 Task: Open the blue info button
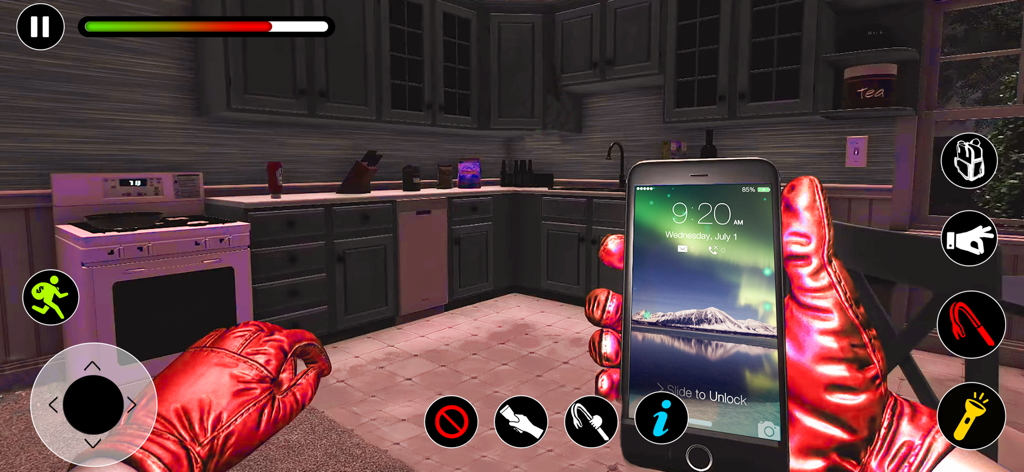click(661, 417)
